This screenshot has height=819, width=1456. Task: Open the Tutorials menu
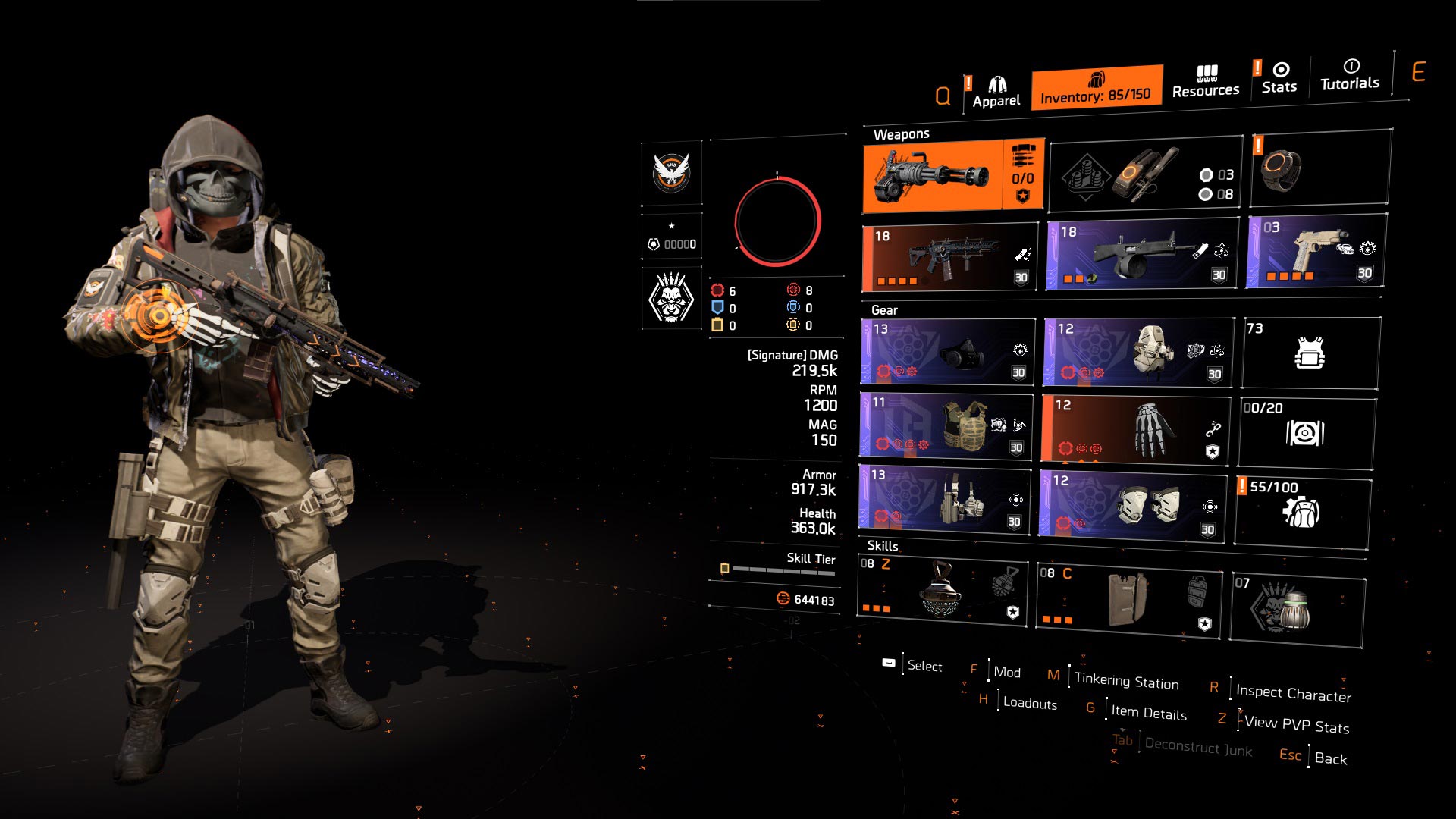click(1350, 82)
